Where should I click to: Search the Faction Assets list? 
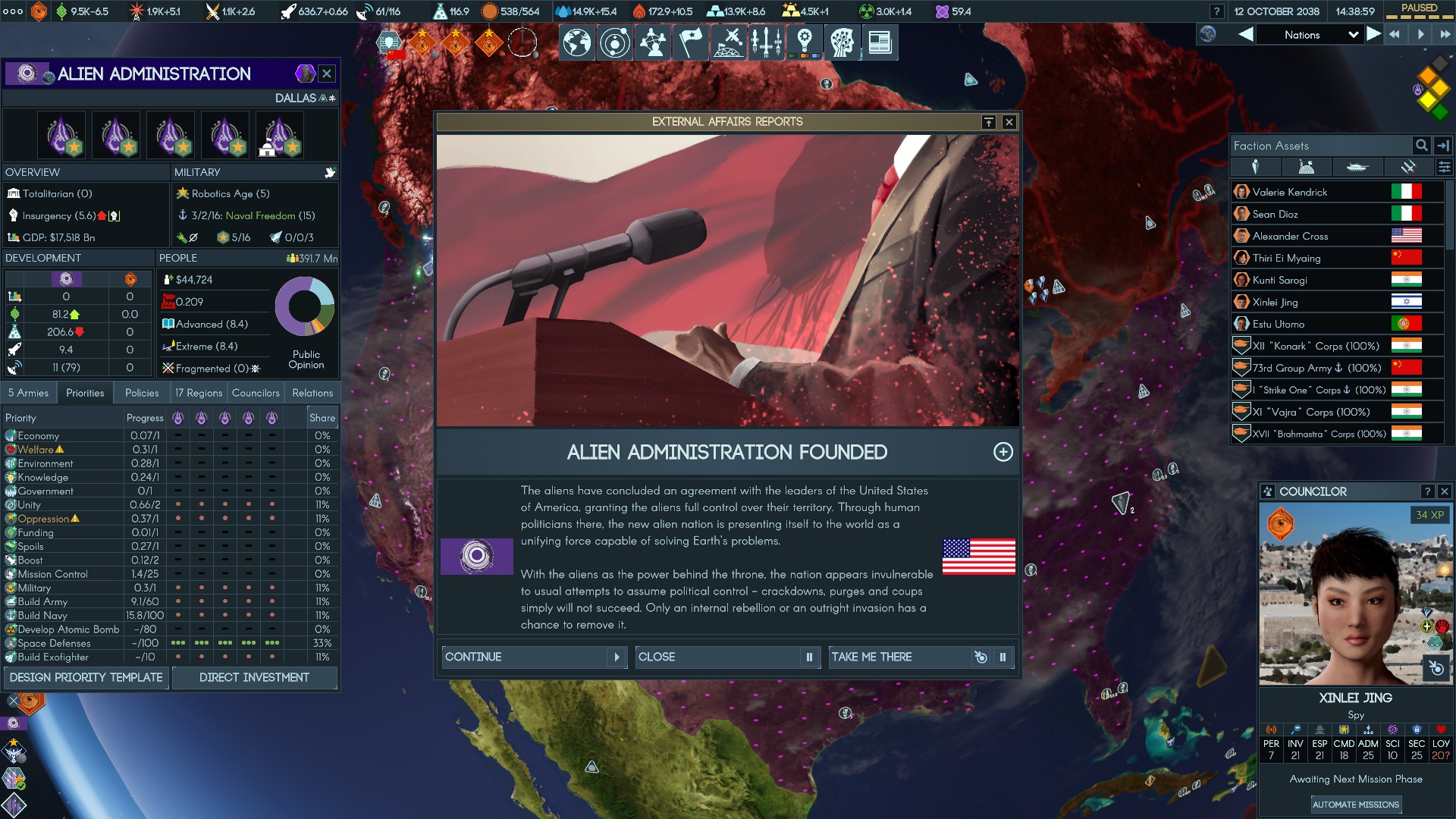(1421, 146)
